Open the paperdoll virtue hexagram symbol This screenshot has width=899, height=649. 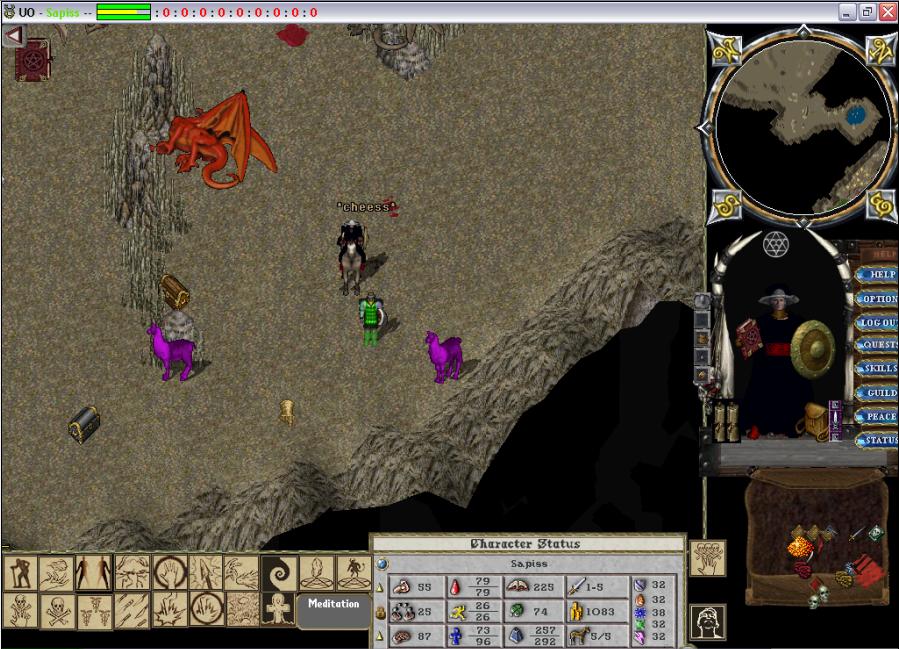point(773,243)
